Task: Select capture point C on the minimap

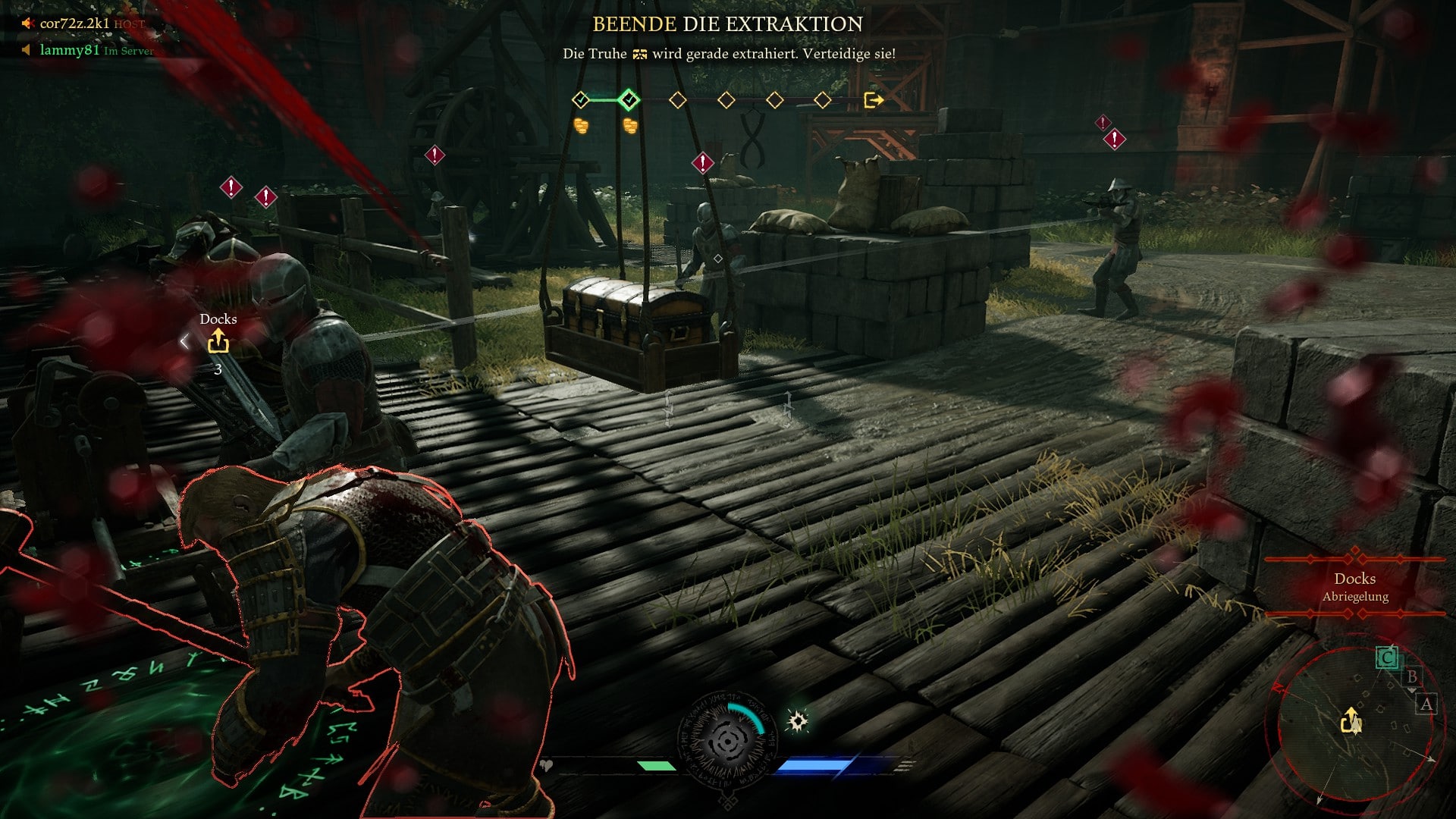Action: pyautogui.click(x=1387, y=657)
